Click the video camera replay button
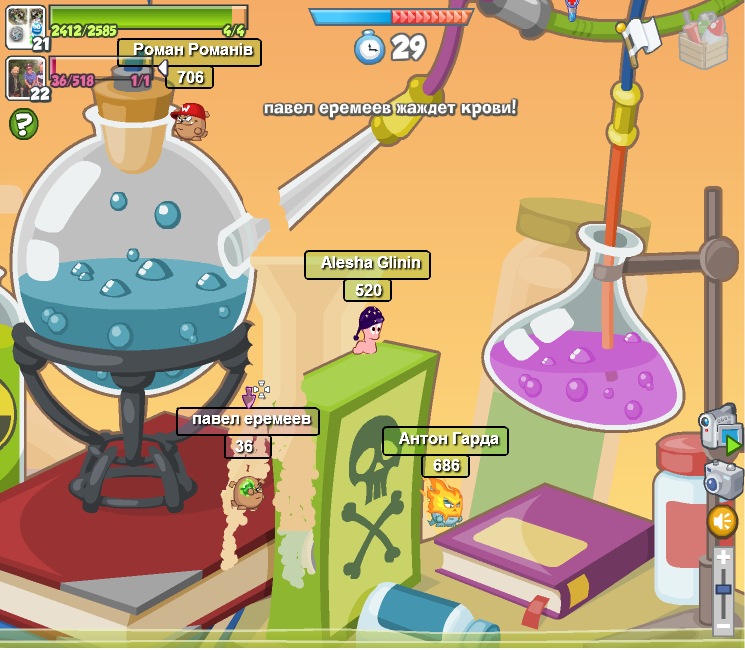 (x=720, y=430)
